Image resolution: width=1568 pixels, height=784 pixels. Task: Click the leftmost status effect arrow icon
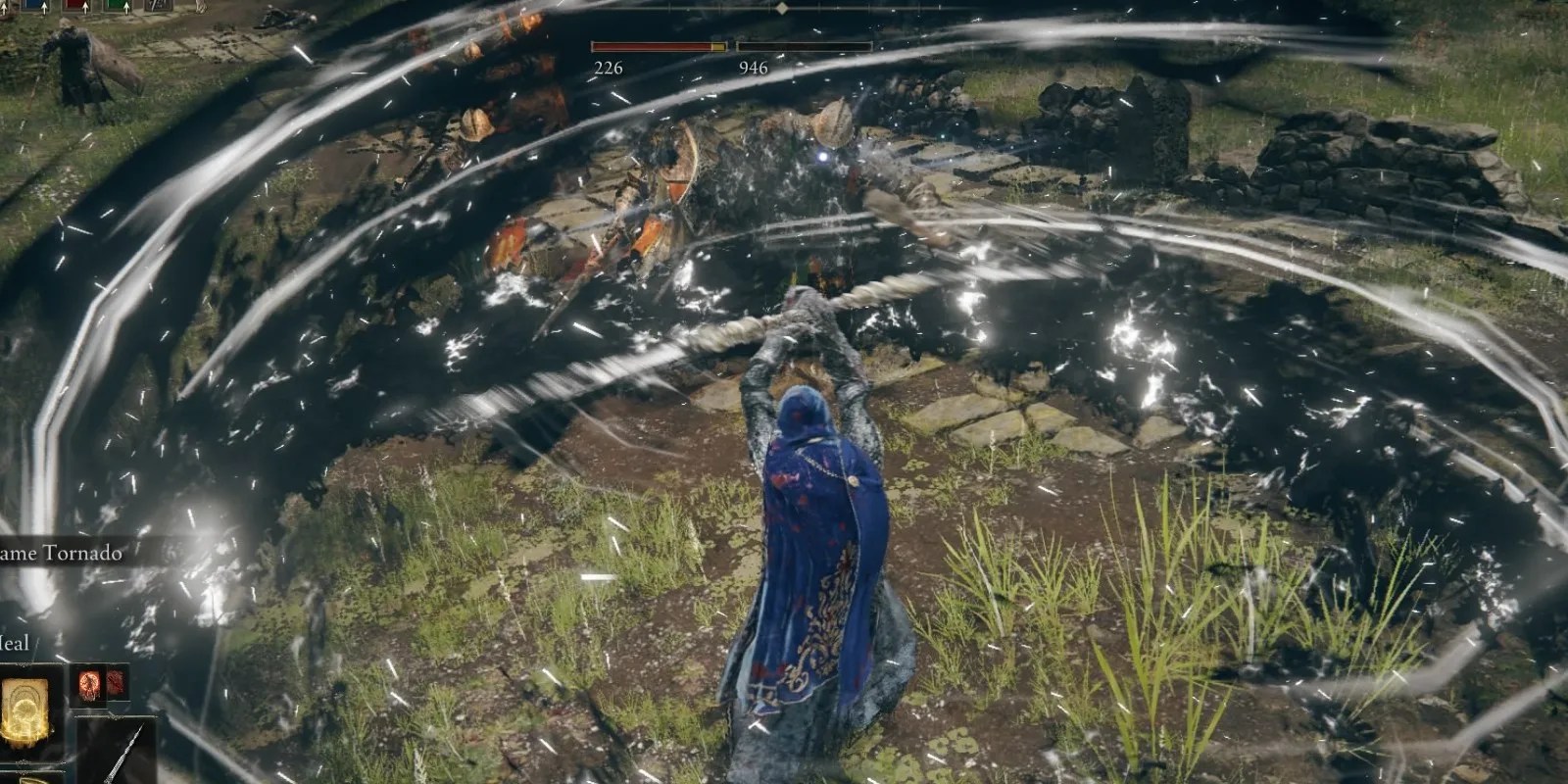point(3,9)
